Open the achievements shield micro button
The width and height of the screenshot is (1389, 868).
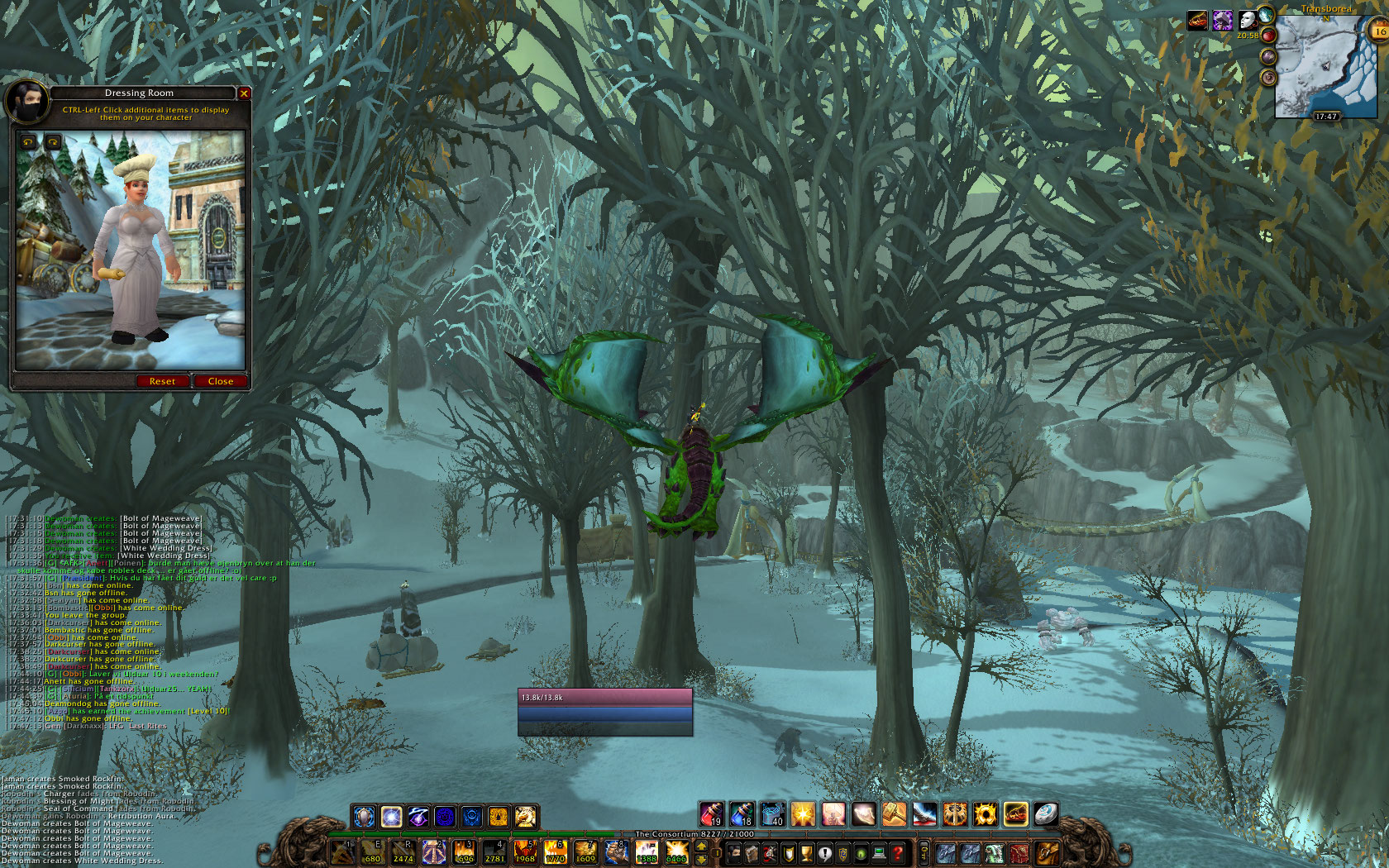[x=788, y=852]
